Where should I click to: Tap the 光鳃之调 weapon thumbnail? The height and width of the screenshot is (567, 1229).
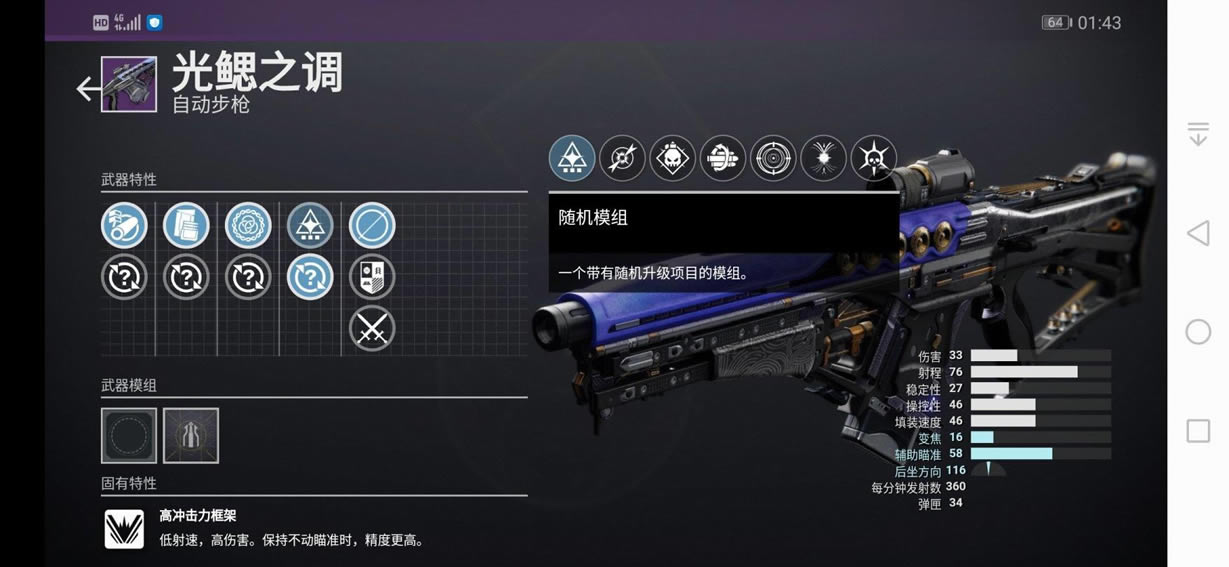[x=129, y=84]
